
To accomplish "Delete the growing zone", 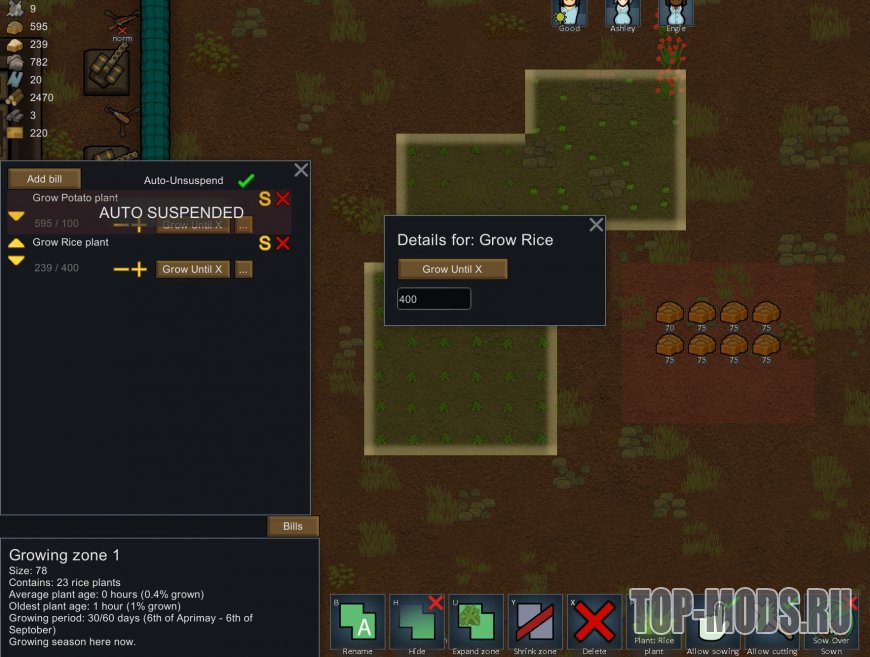I will (x=594, y=622).
